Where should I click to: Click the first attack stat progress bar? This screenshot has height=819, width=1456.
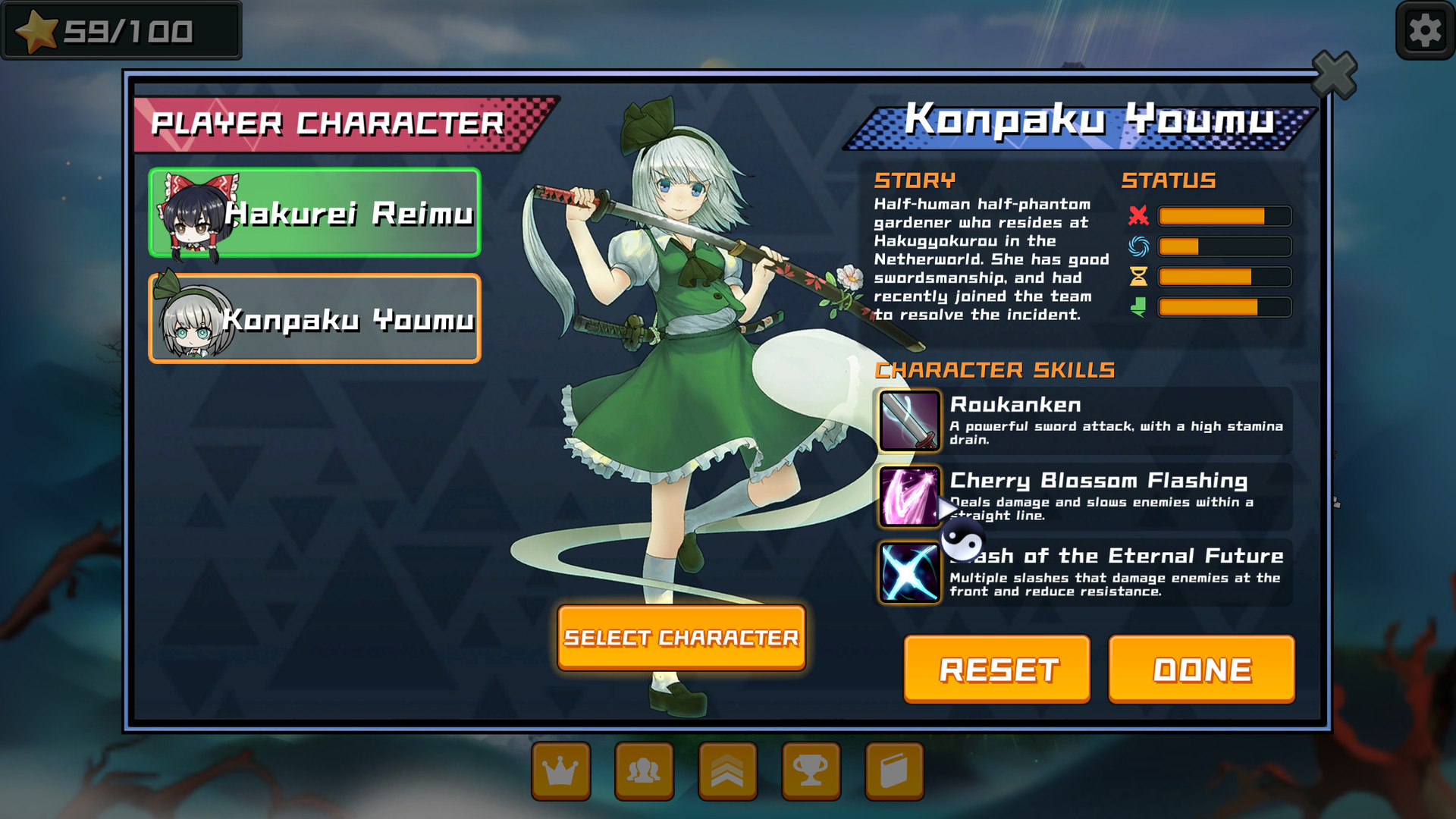pyautogui.click(x=1222, y=216)
